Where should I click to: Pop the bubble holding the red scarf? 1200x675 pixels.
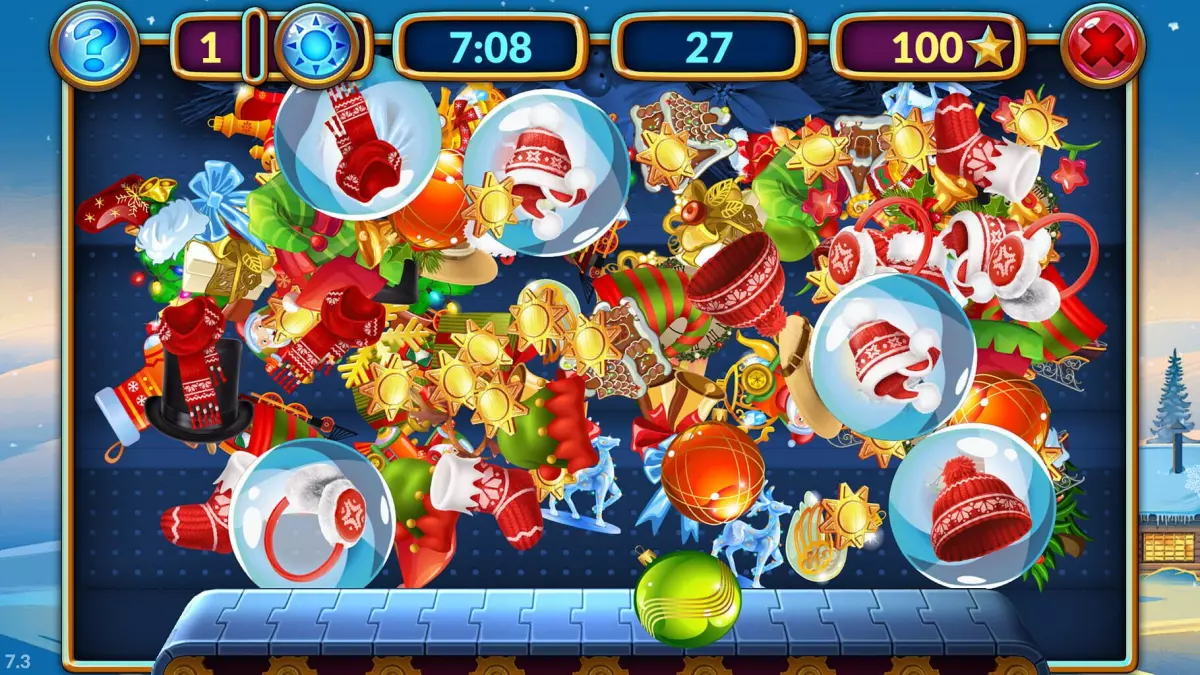(x=357, y=137)
